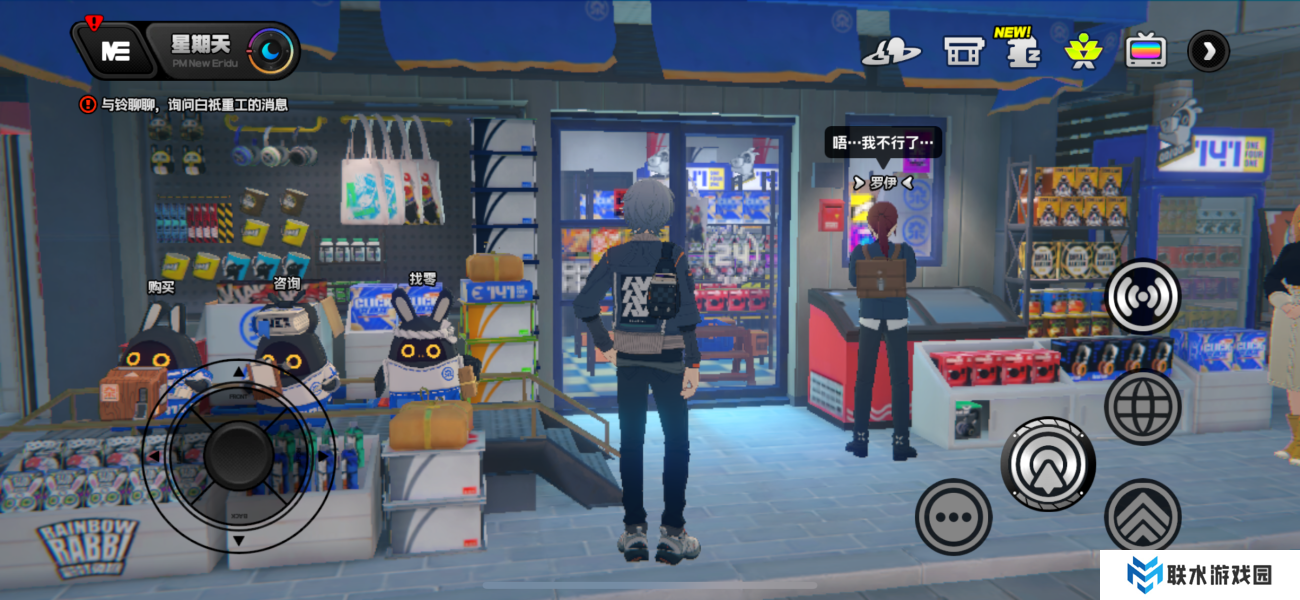The width and height of the screenshot is (1300, 600).
Task: Open the rainbow TV icon
Action: [1146, 51]
